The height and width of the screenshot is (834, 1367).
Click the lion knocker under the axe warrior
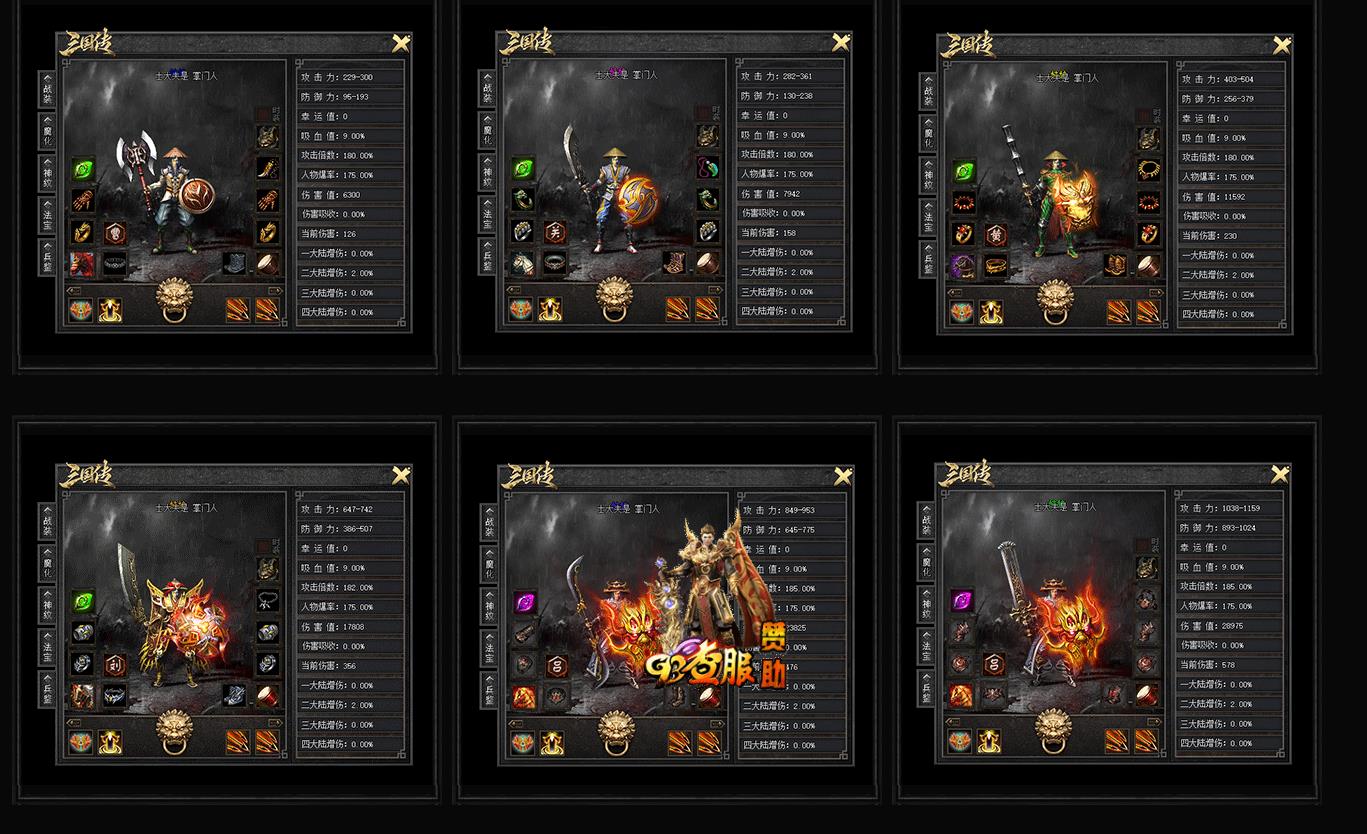179,299
